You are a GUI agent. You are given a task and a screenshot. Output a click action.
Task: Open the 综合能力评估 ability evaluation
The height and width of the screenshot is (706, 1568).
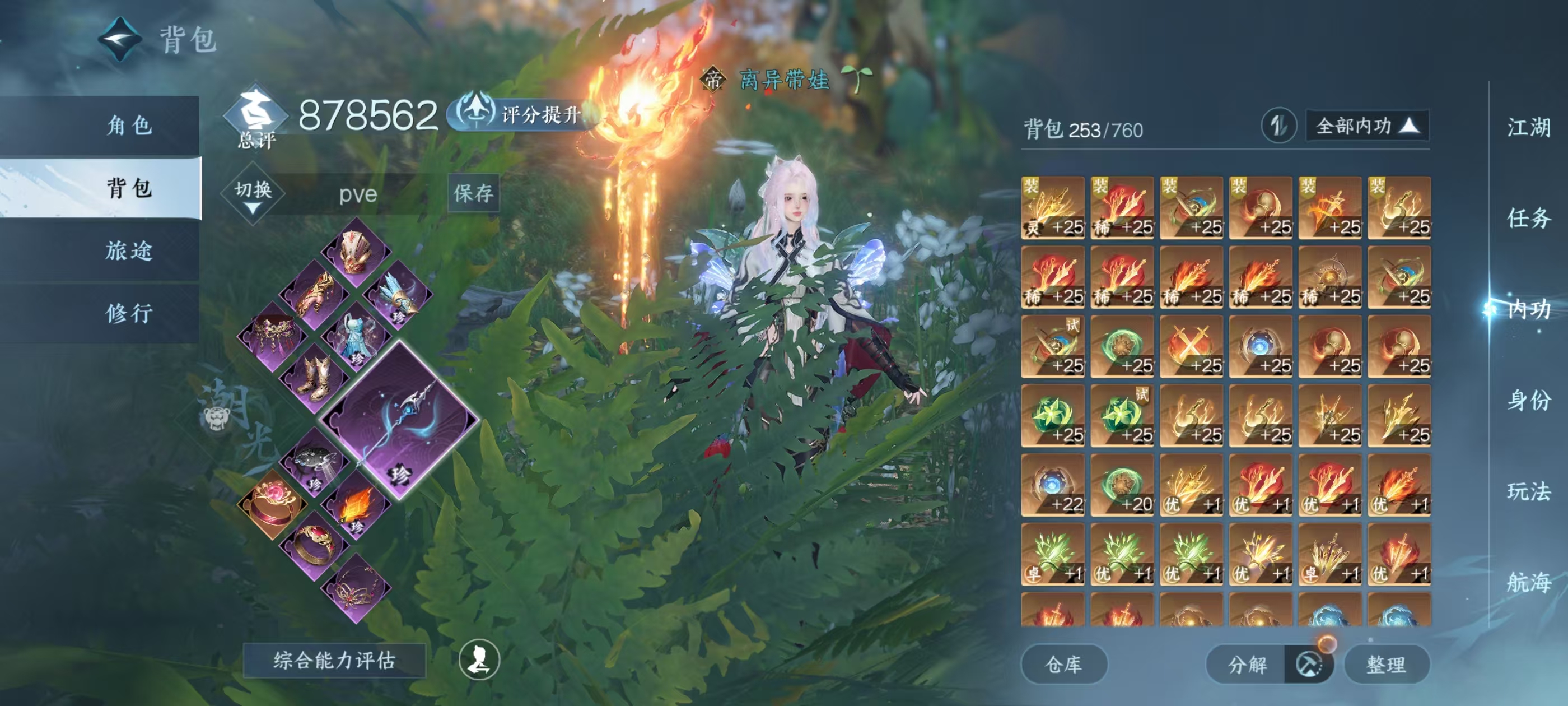point(334,659)
